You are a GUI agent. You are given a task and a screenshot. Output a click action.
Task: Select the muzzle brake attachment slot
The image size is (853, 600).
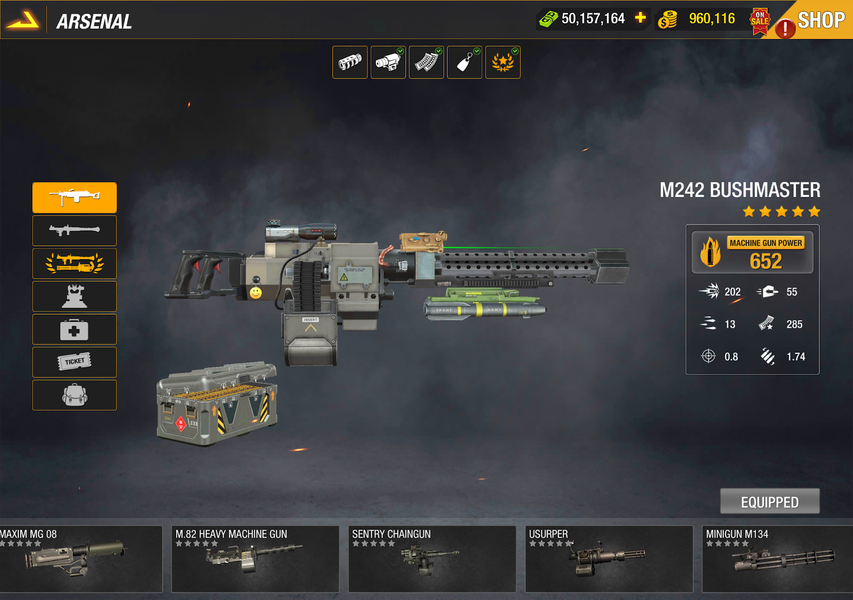(350, 62)
